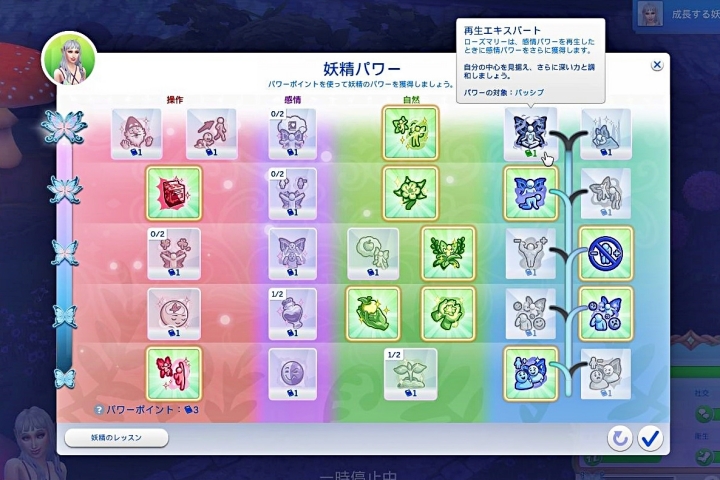Screen dimensions: 720x480
Task: Pick the green flower blossom power
Action: [x=410, y=190]
